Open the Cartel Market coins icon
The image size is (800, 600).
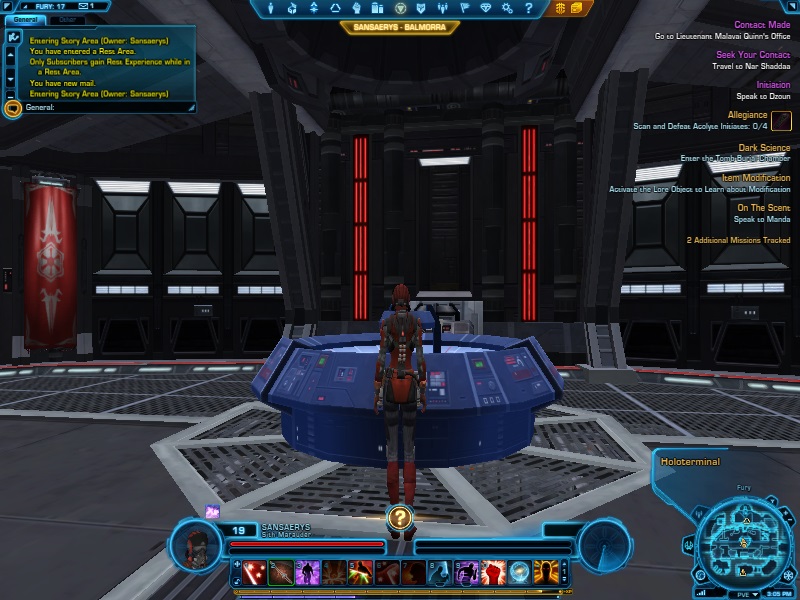pyautogui.click(x=561, y=8)
